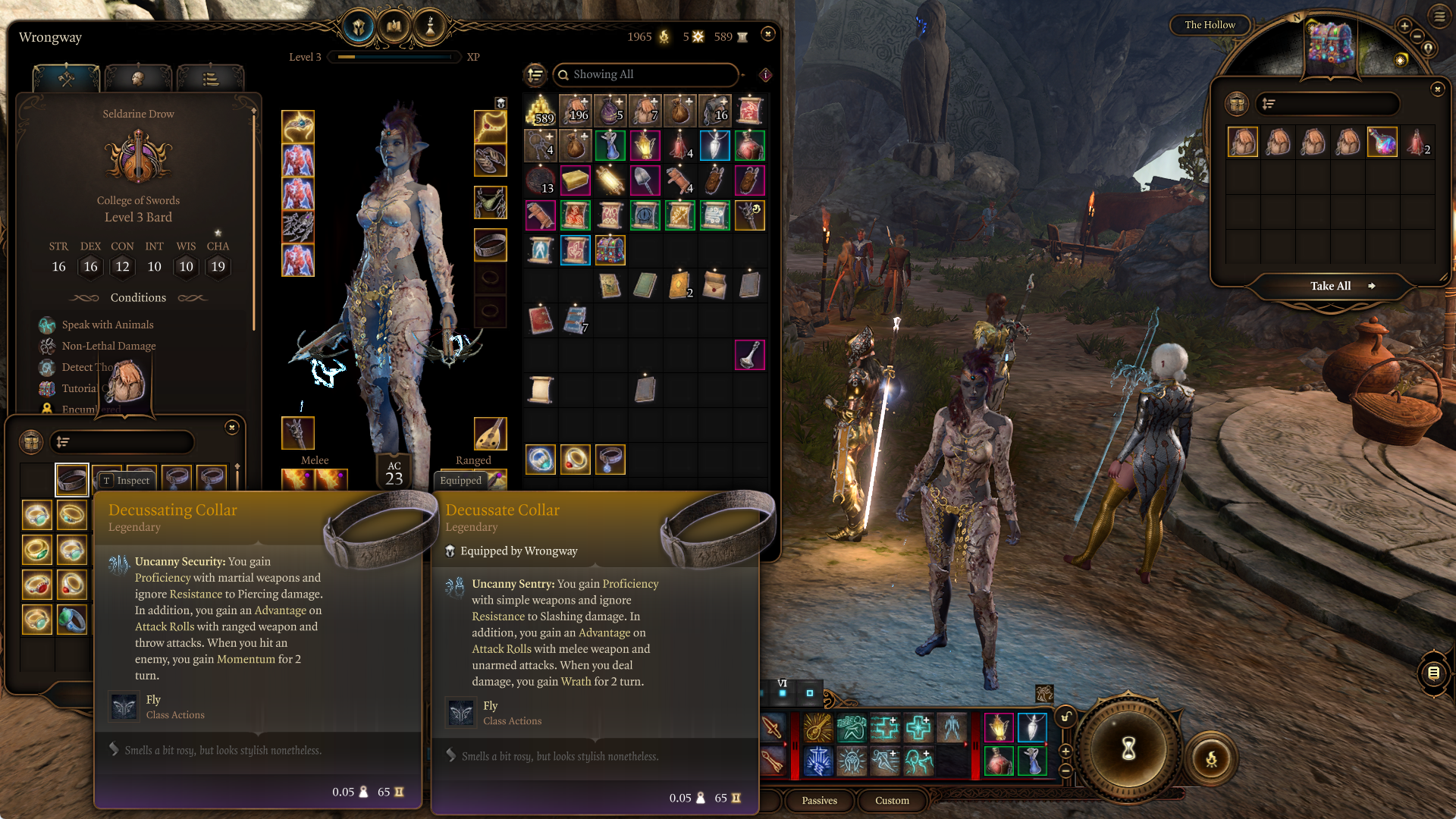This screenshot has width=1456, height=819.
Task: Close the small ring container window
Action: [x=232, y=428]
